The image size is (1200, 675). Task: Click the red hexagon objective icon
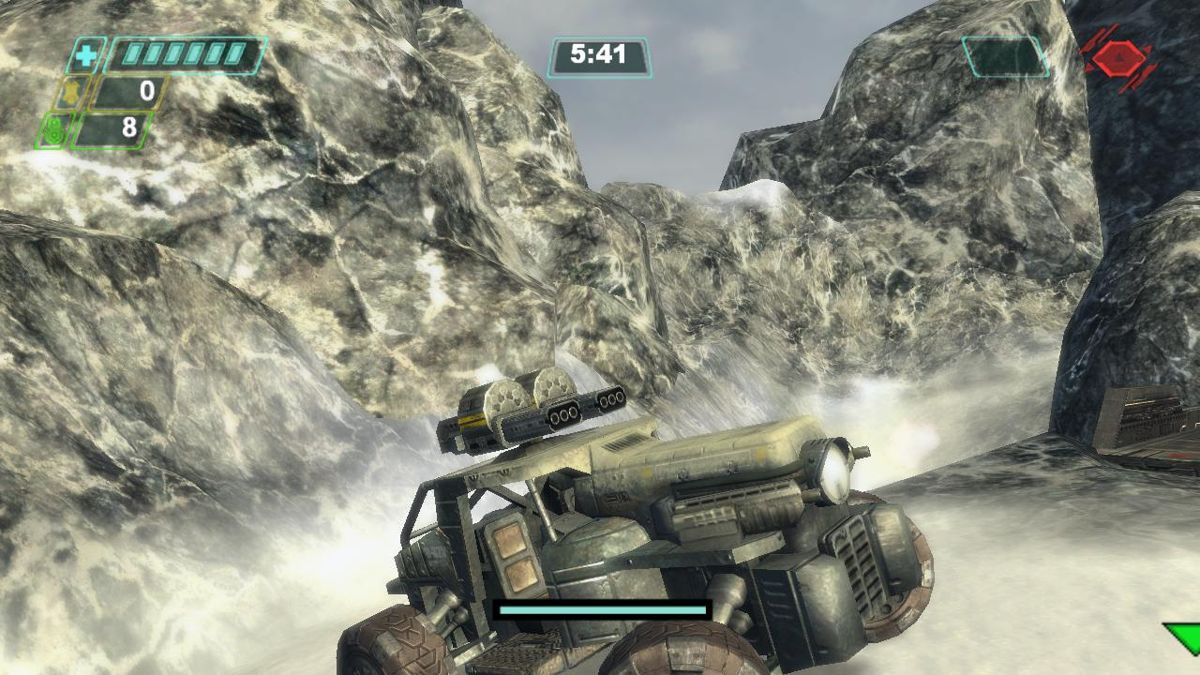coord(1118,58)
